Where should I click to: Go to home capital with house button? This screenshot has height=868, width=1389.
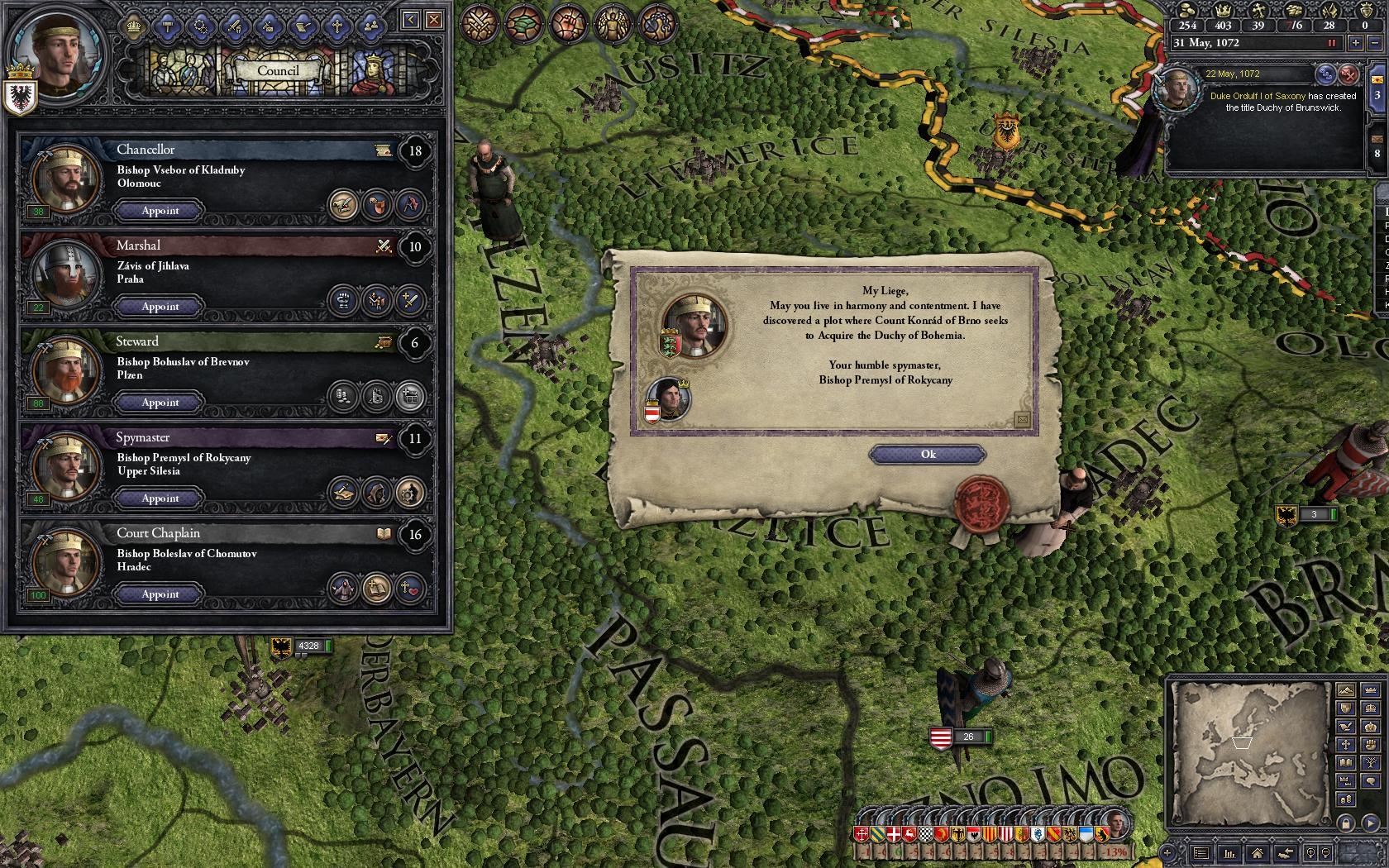[x=1257, y=852]
